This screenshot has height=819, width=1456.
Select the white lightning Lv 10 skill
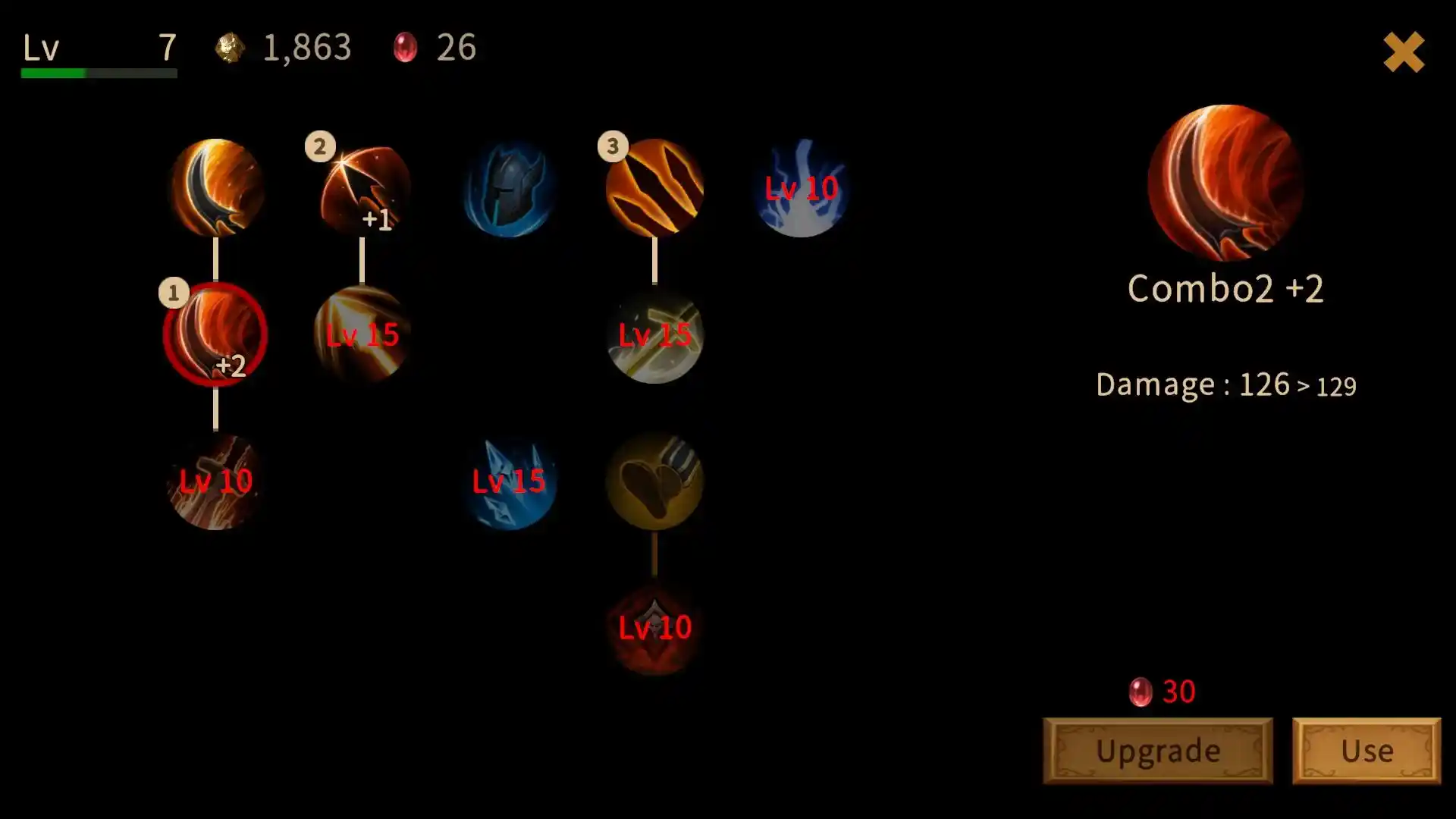point(801,190)
